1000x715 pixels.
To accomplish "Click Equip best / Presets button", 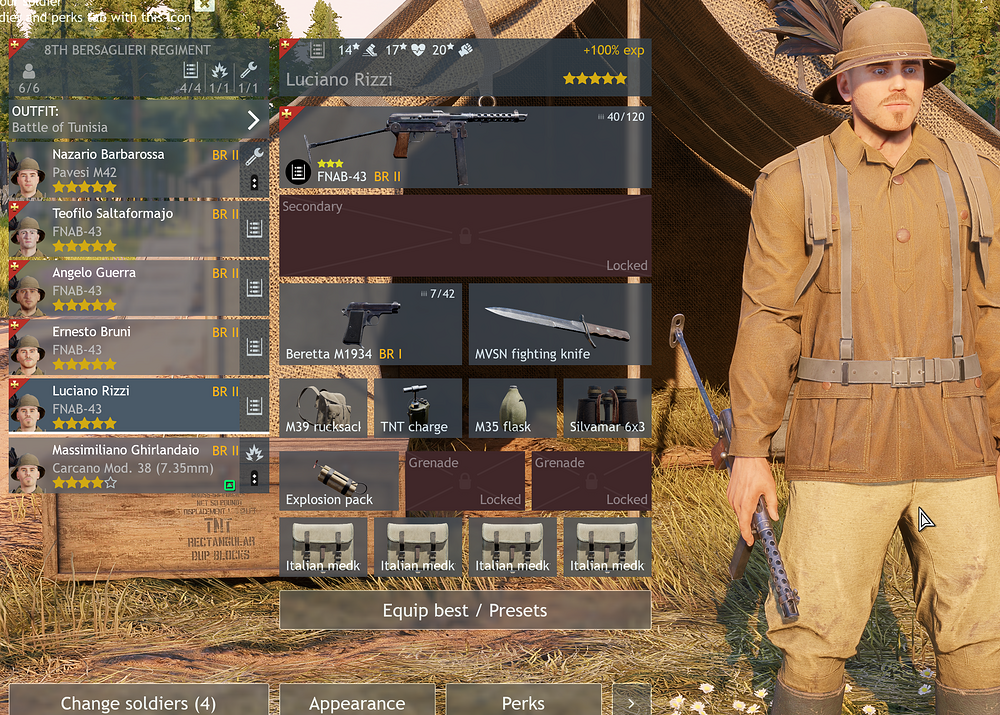I will click(x=465, y=610).
